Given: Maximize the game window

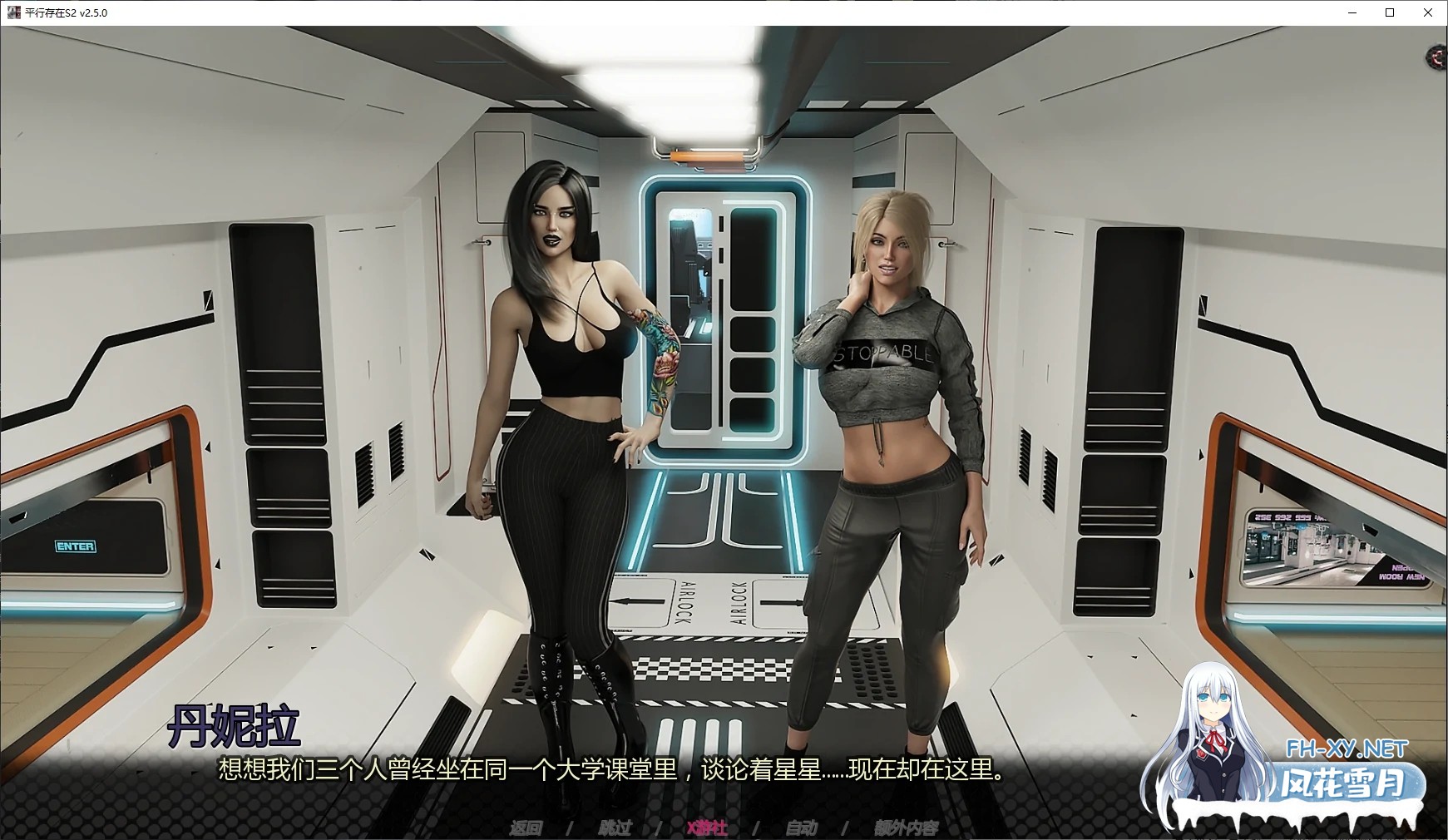Looking at the screenshot, I should [x=1390, y=12].
